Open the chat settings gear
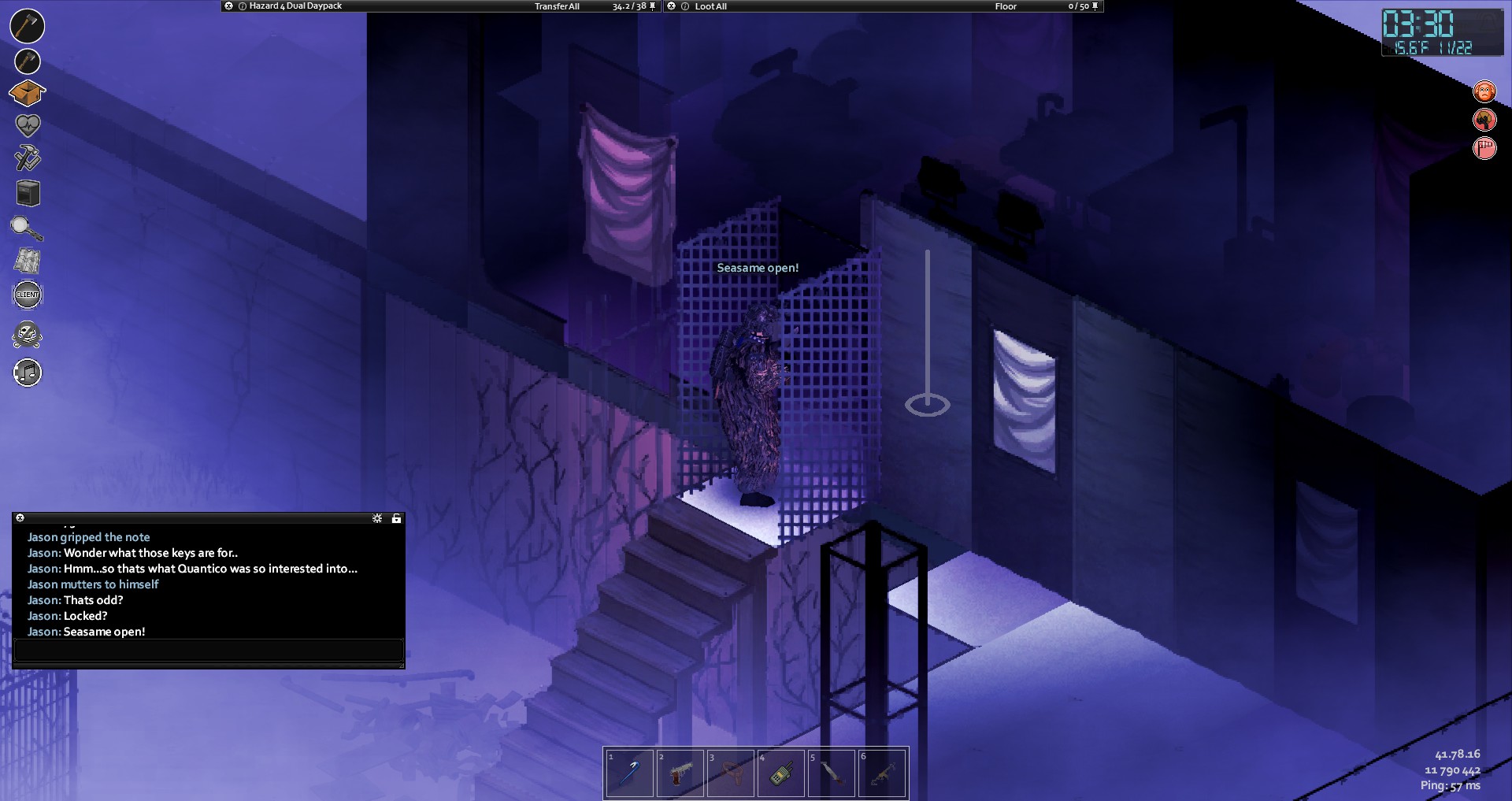The image size is (1512, 801). click(x=377, y=518)
